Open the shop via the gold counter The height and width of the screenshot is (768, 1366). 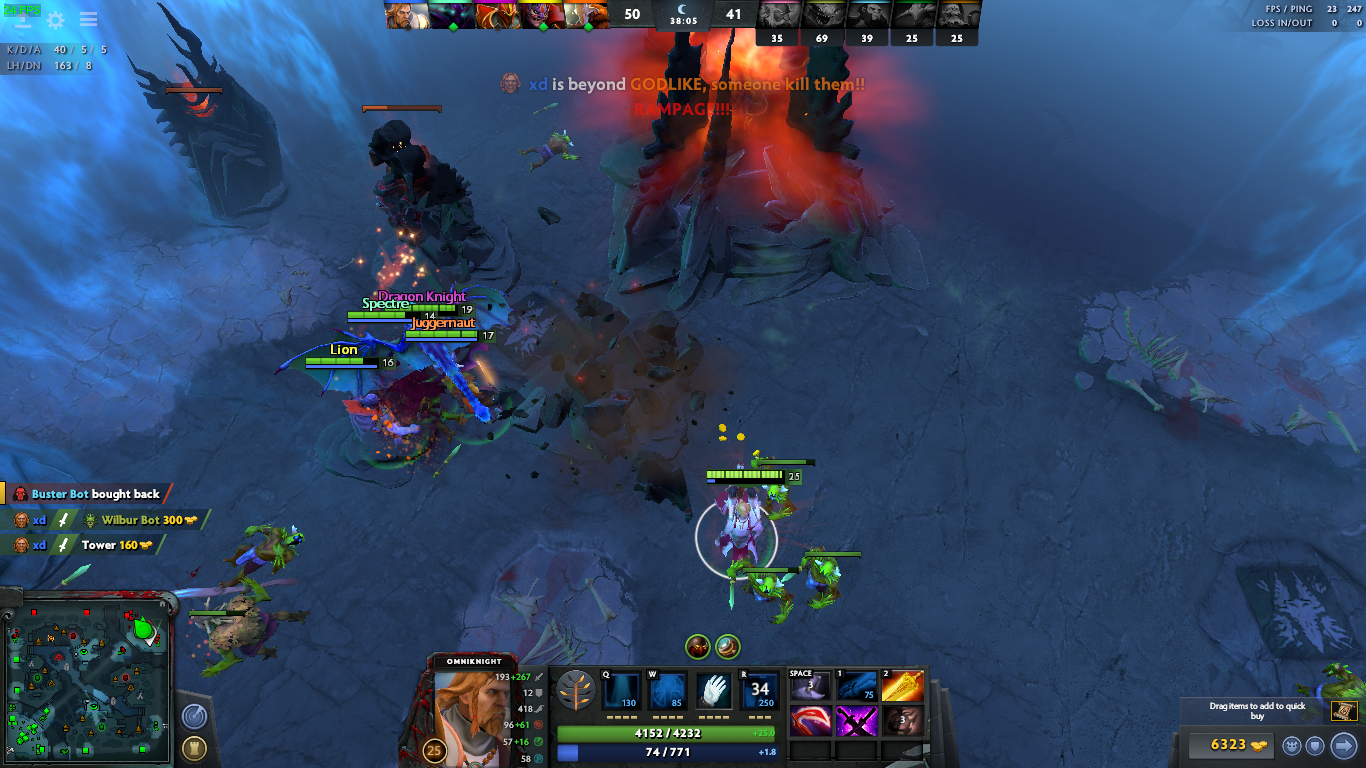click(x=1228, y=745)
